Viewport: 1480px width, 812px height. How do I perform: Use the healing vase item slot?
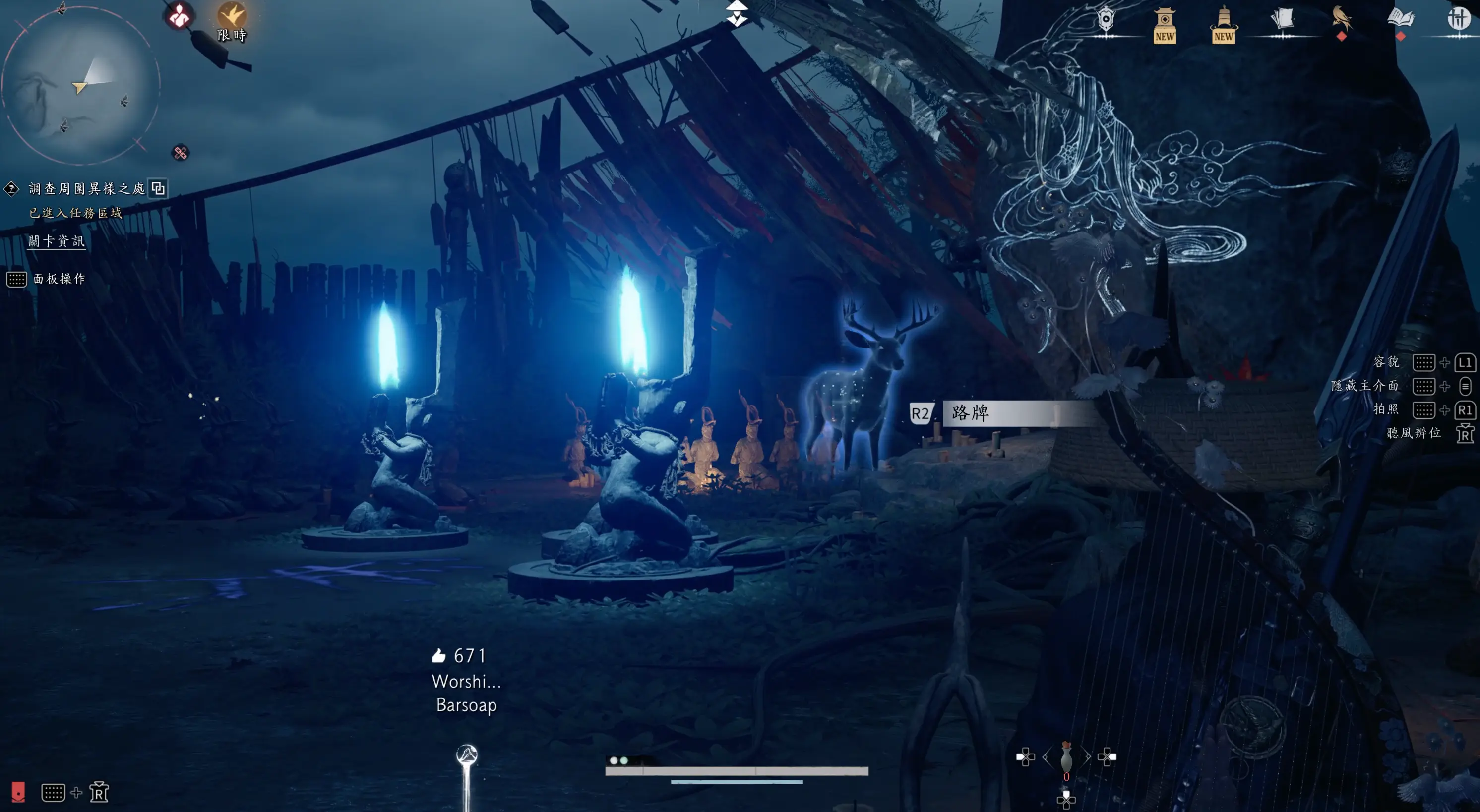pos(1066,758)
